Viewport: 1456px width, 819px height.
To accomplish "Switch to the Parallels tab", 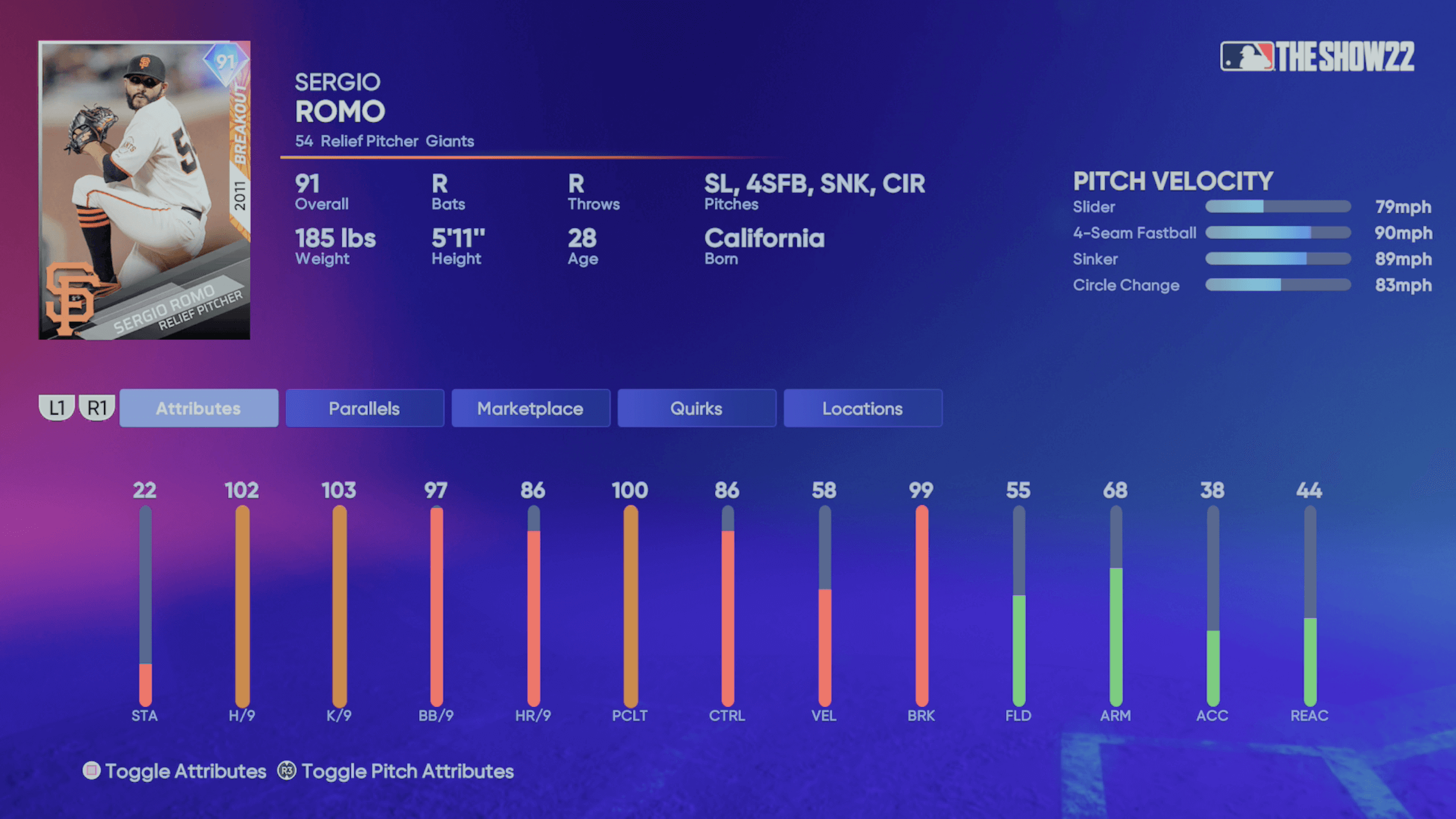I will (x=364, y=407).
